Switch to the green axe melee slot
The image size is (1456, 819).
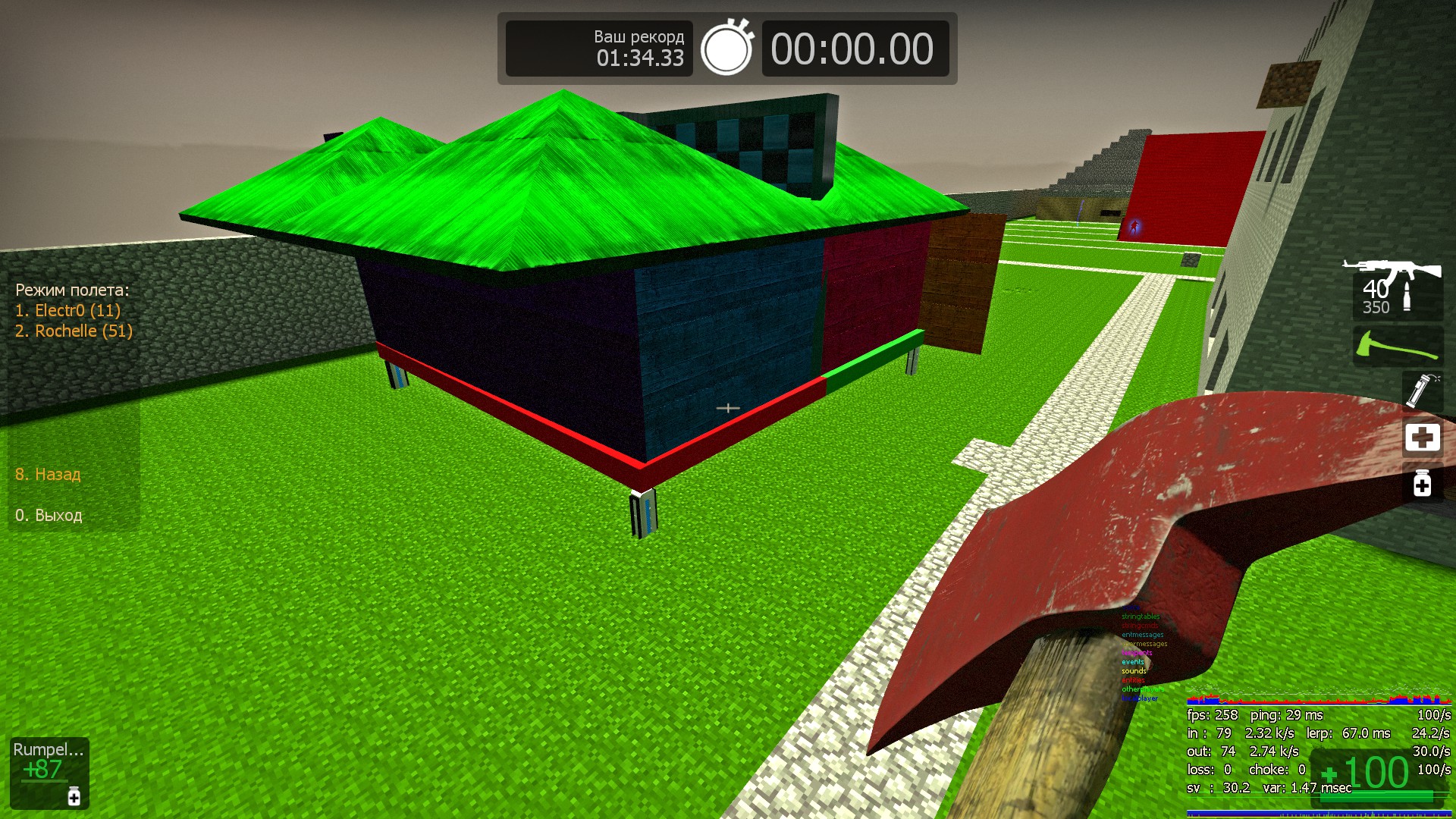click(1397, 347)
